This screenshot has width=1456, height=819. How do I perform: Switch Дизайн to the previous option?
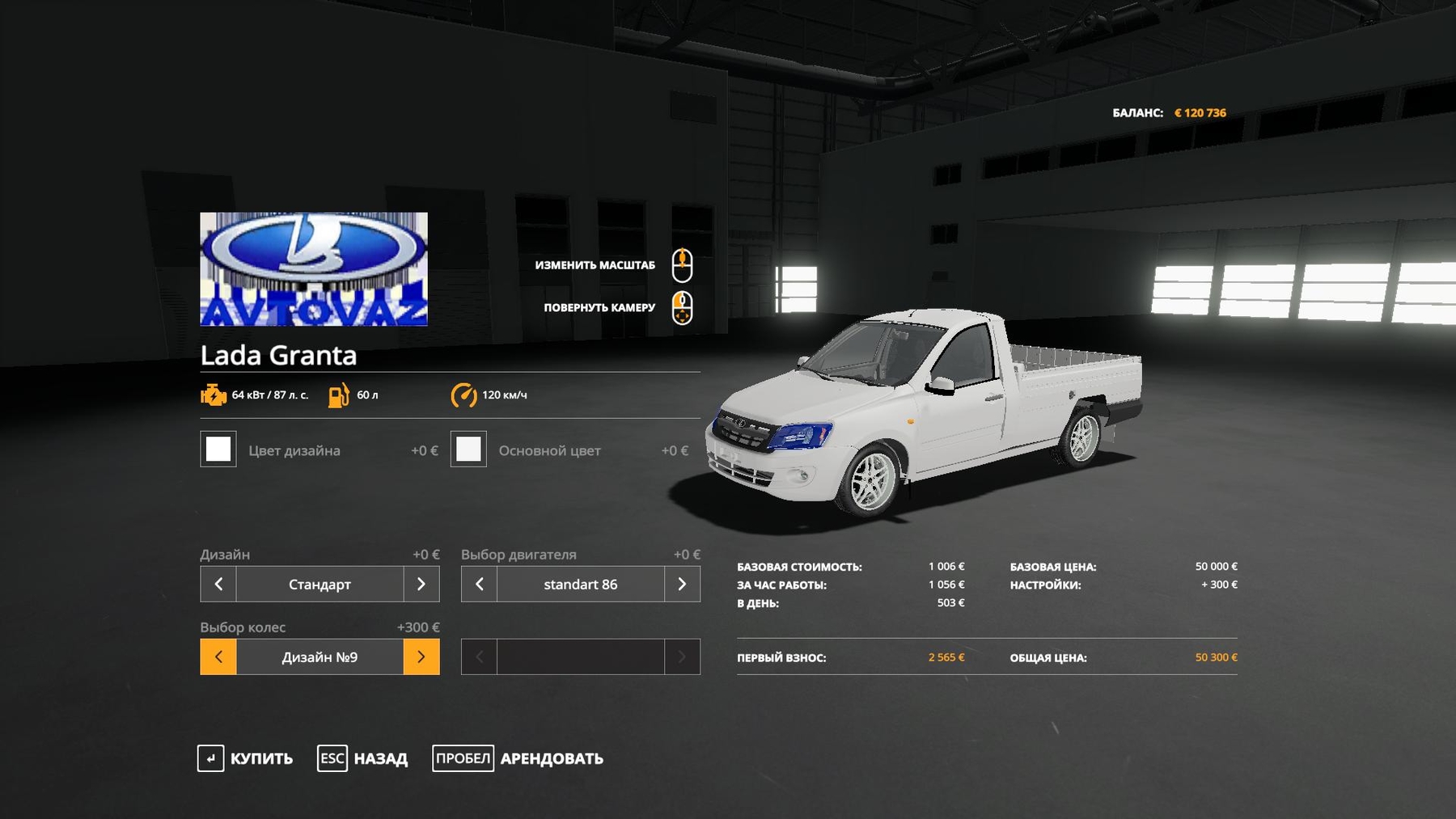[x=218, y=584]
